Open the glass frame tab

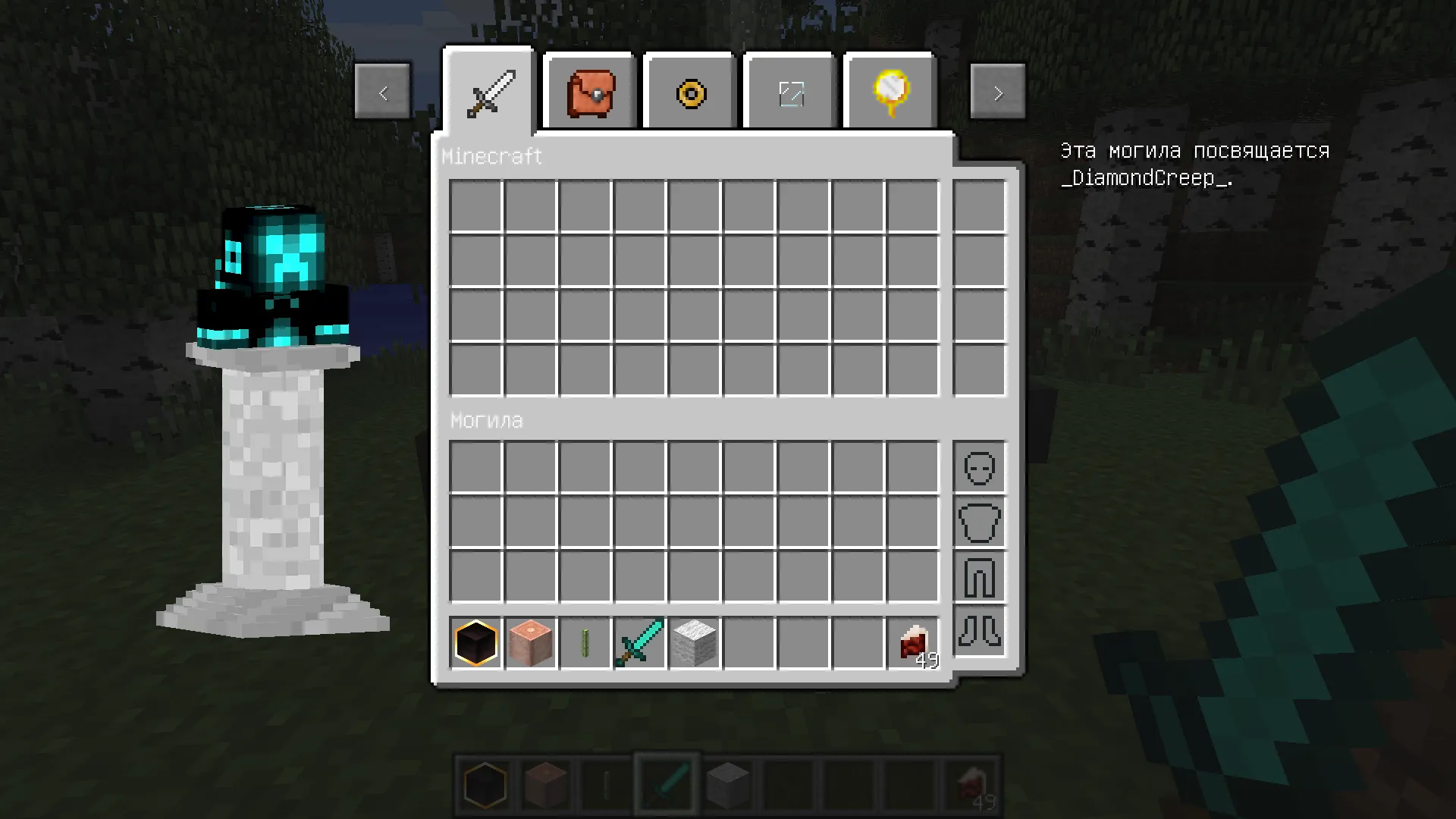[x=789, y=93]
